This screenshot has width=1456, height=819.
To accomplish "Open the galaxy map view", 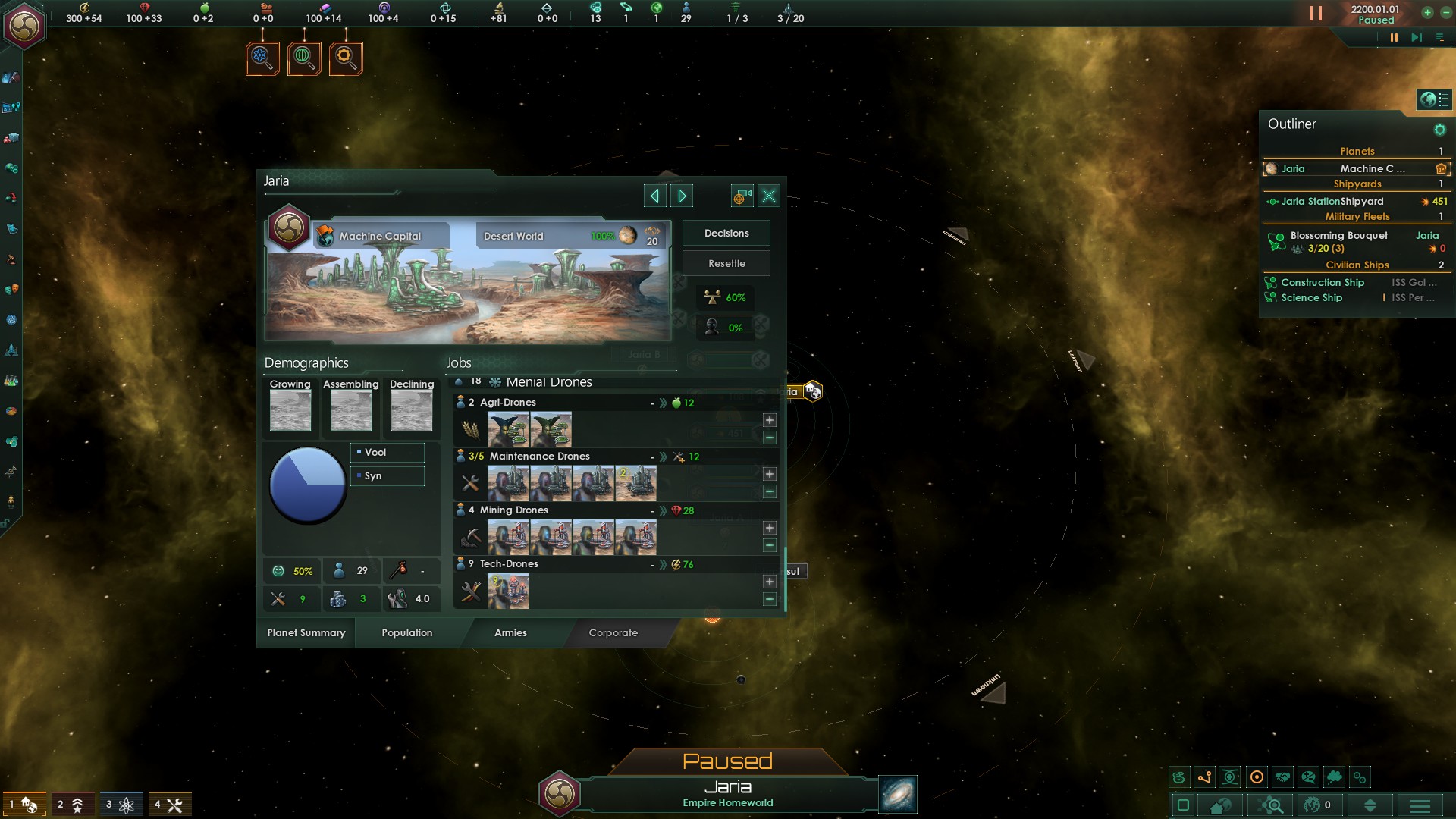I will click(898, 794).
